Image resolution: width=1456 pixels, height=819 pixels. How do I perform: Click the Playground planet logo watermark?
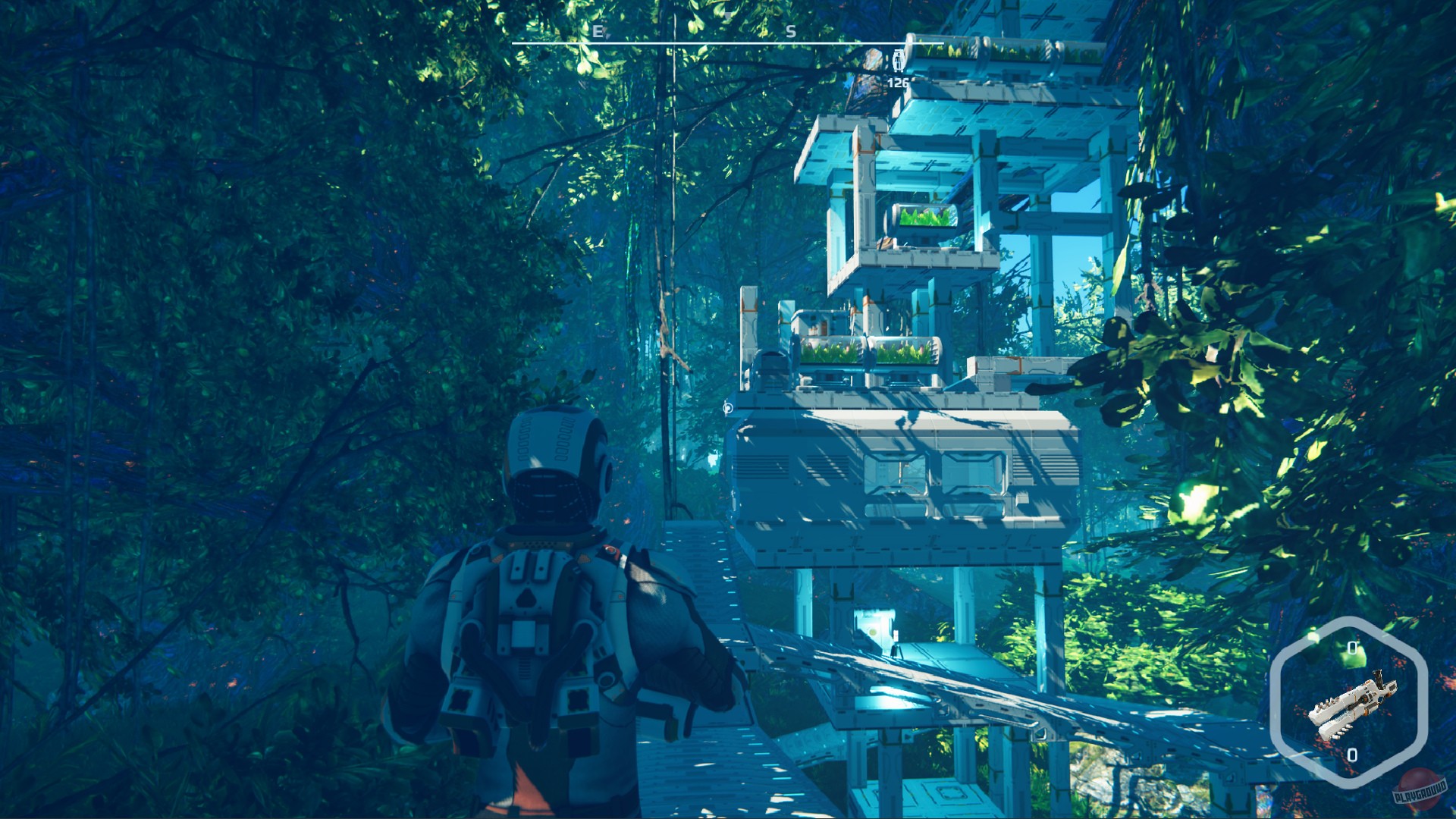coord(1418,789)
